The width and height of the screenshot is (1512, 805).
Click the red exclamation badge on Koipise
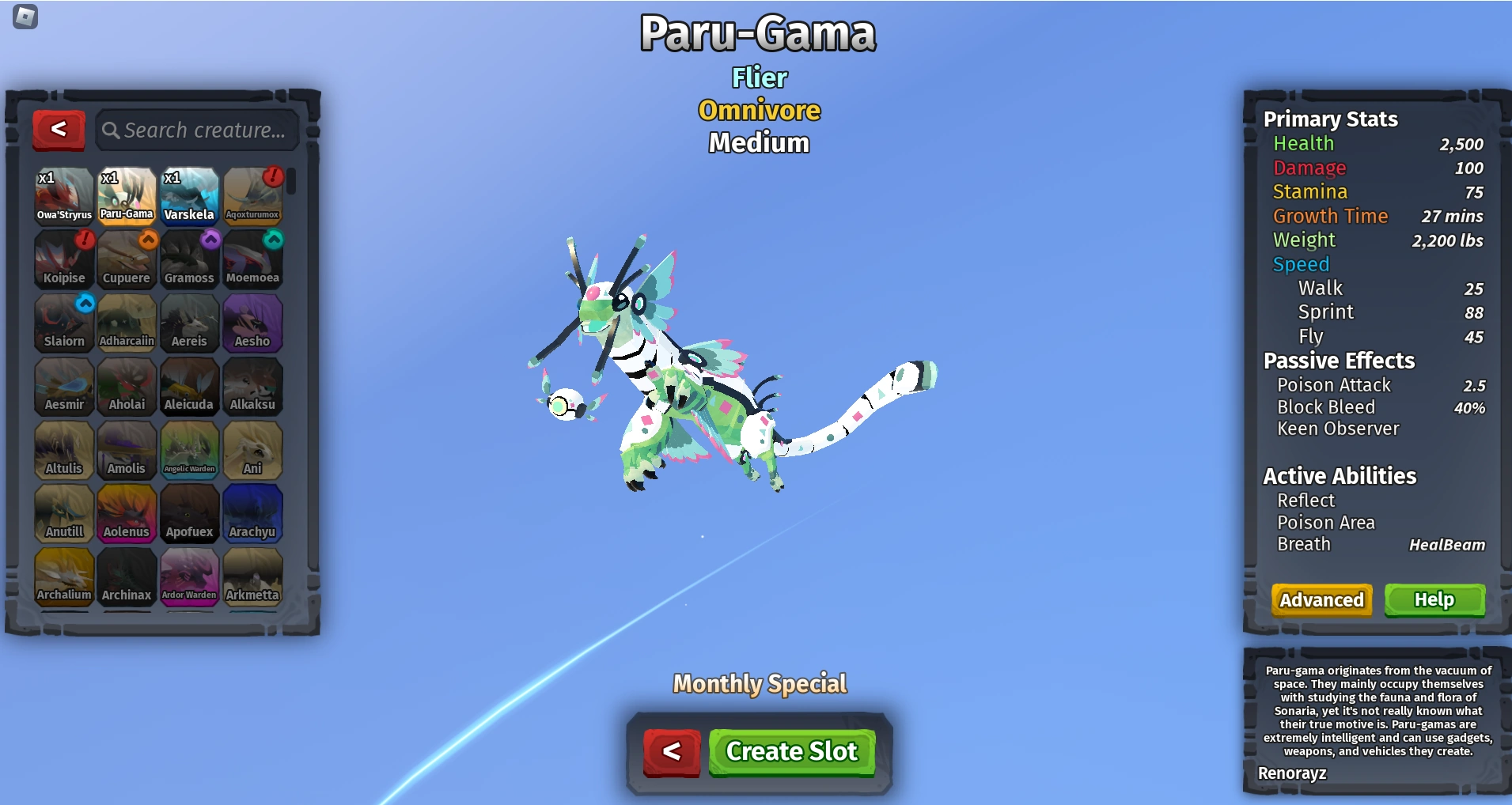tap(82, 240)
